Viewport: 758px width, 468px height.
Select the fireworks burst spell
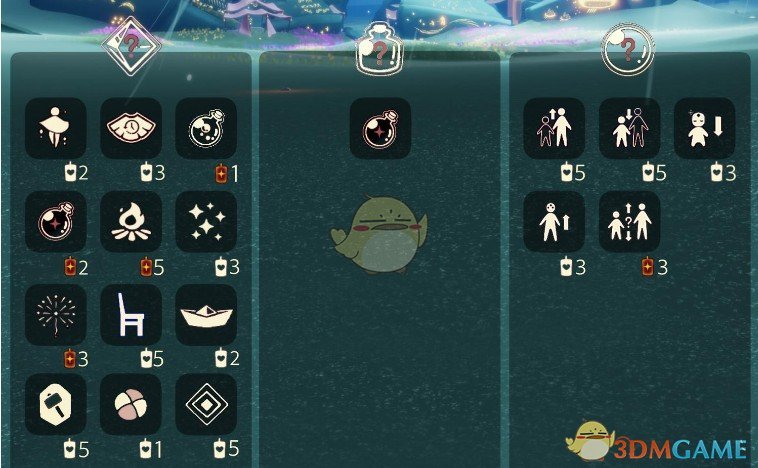pos(56,315)
